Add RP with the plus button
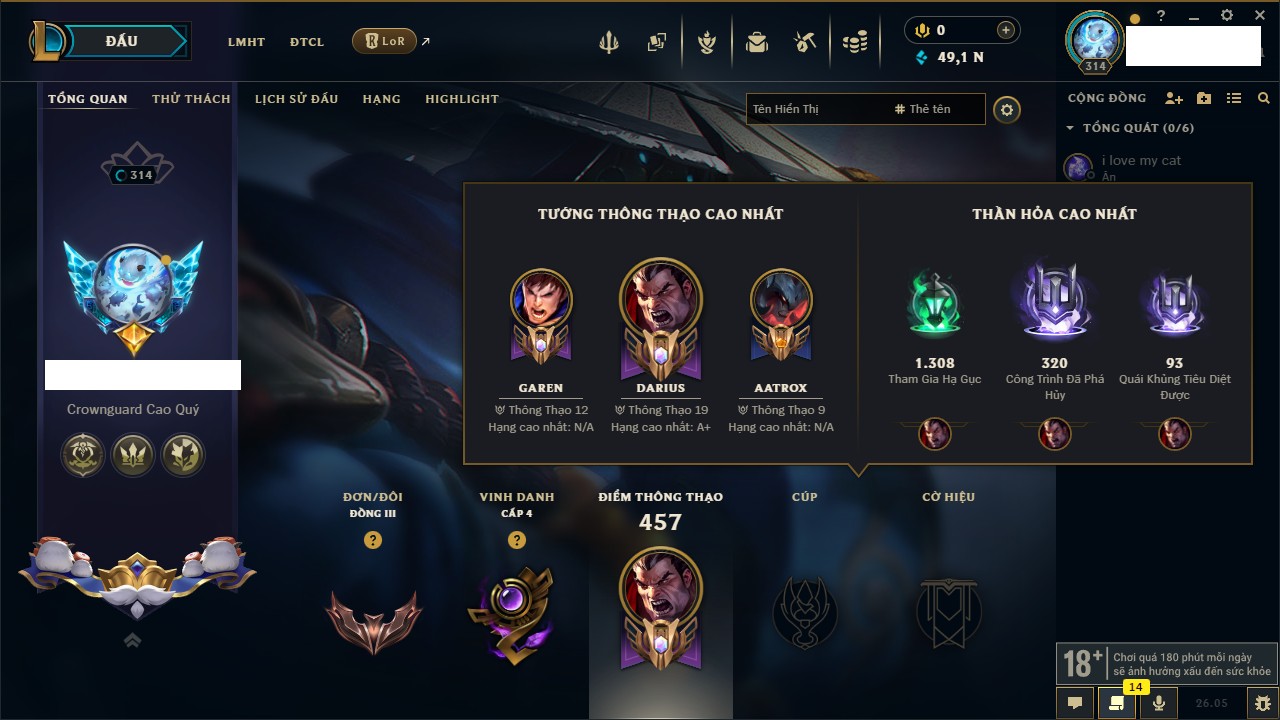 coord(1006,30)
